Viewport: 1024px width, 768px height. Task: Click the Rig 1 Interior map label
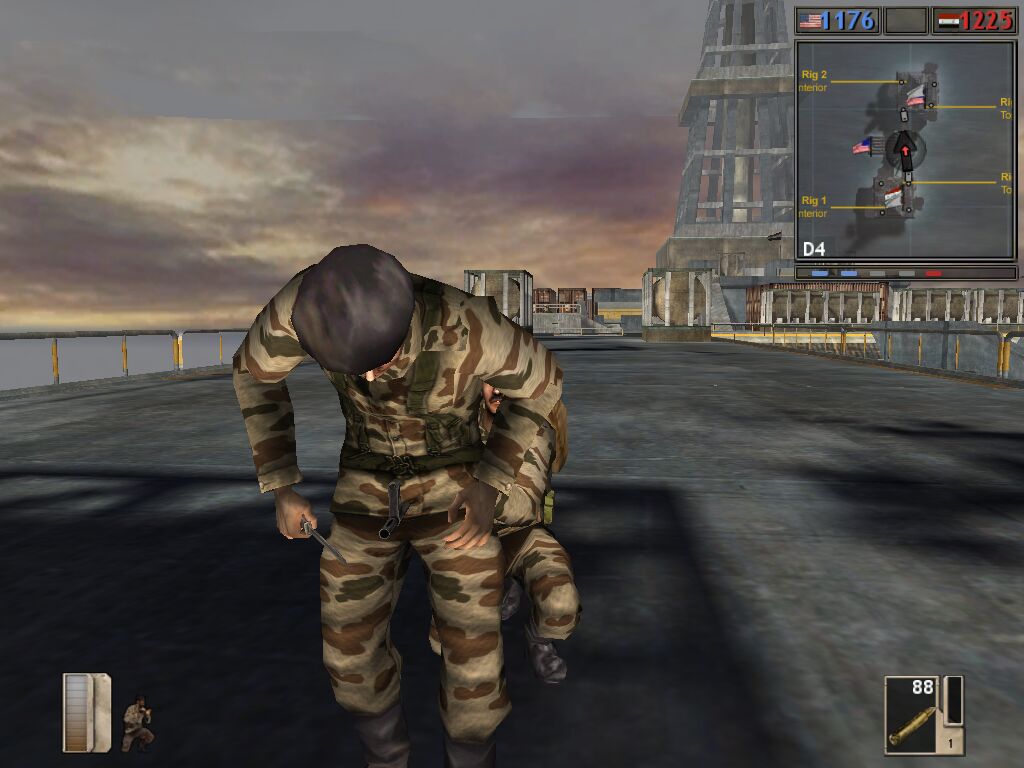tap(813, 207)
